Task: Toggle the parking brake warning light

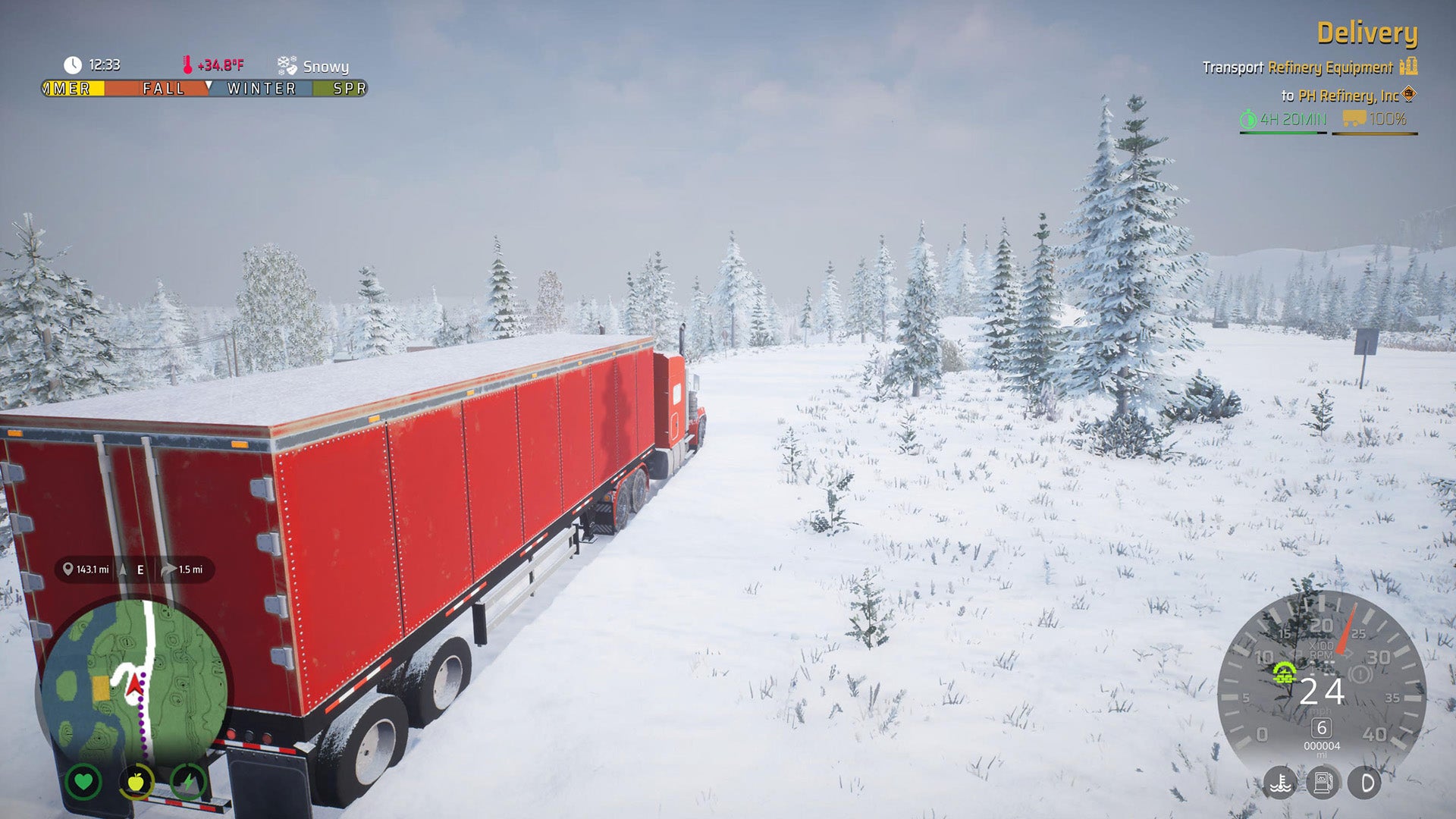Action: pyautogui.click(x=1360, y=673)
